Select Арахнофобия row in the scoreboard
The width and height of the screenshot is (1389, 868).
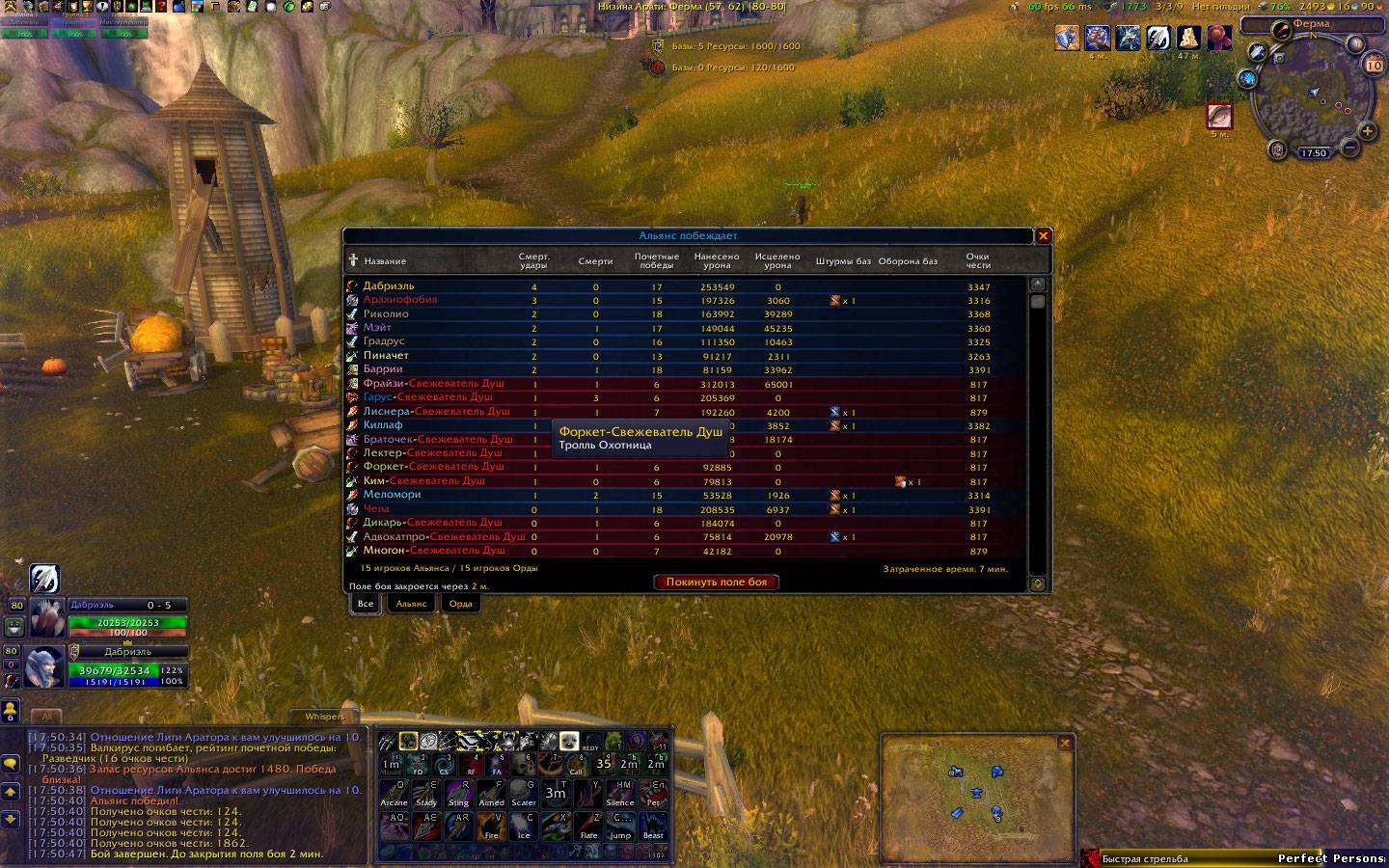pyautogui.click(x=399, y=300)
